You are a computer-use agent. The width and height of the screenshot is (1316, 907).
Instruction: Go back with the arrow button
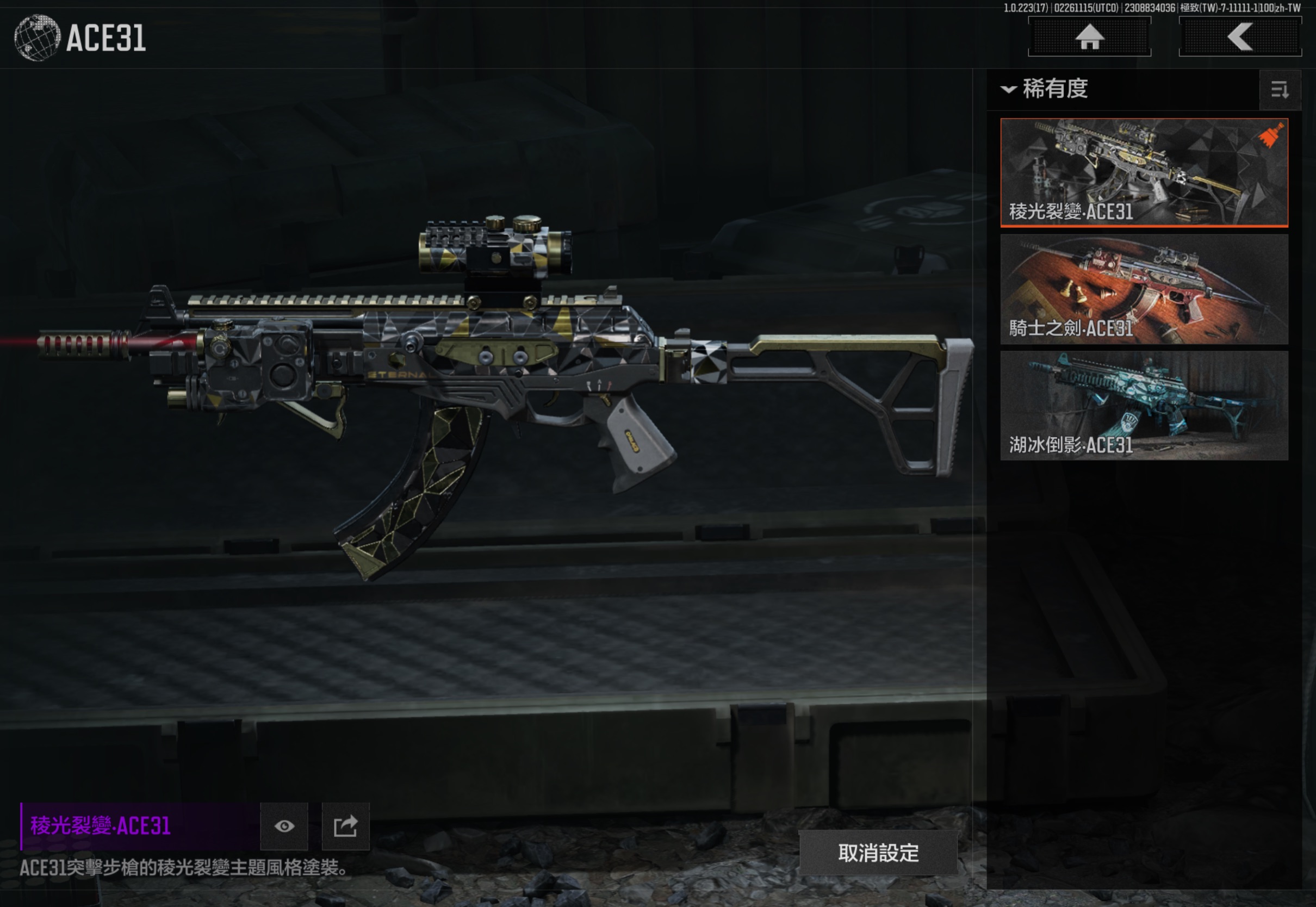(x=1240, y=38)
